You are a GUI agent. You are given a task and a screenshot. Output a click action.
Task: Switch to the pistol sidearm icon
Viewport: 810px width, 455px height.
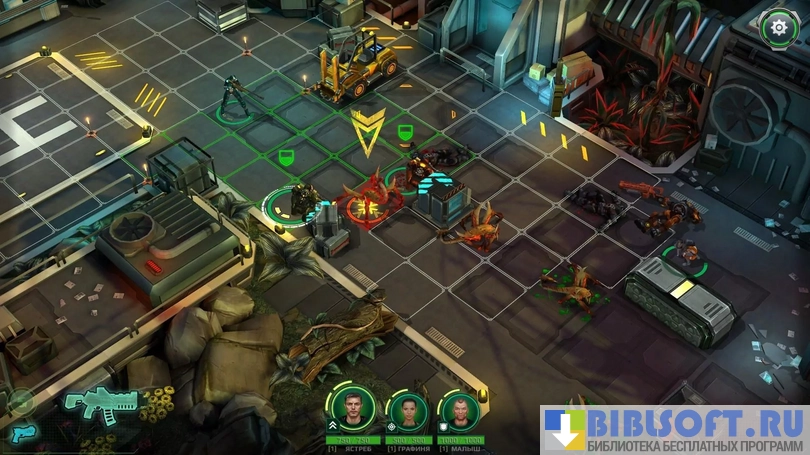23,433
